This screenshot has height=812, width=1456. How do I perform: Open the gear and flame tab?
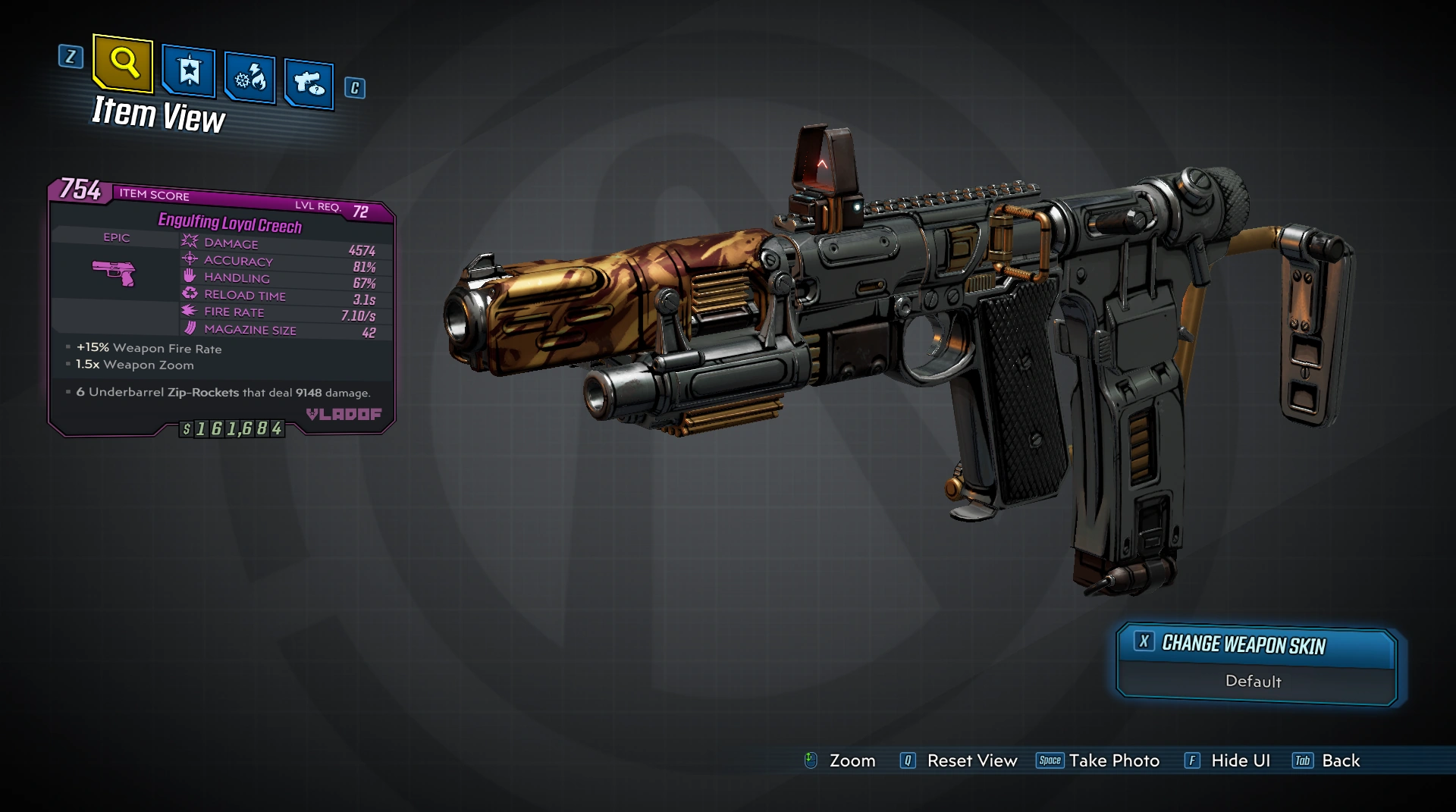point(249,77)
